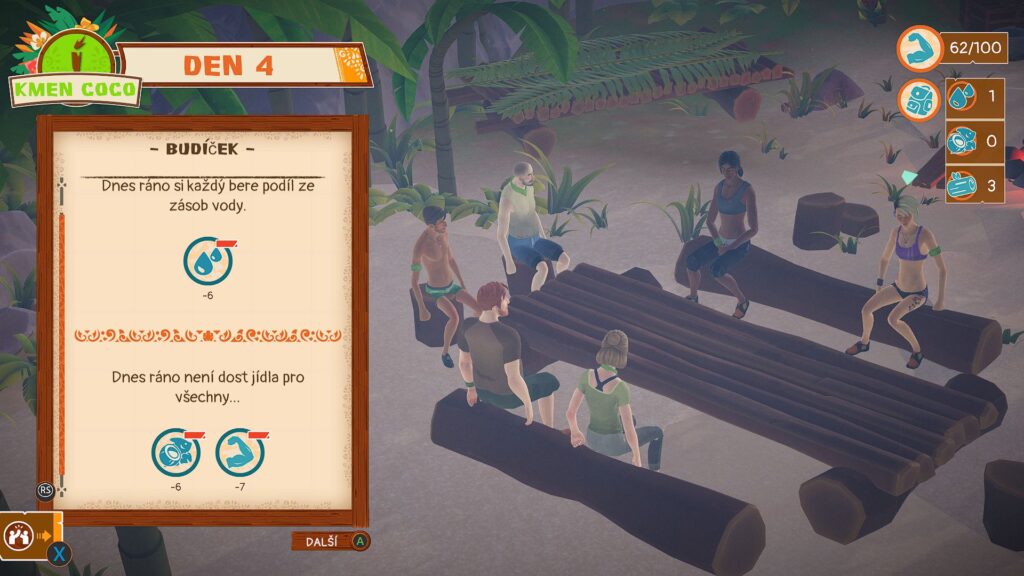
Task: Click the food loss icon in Budíček panel
Action: (176, 452)
